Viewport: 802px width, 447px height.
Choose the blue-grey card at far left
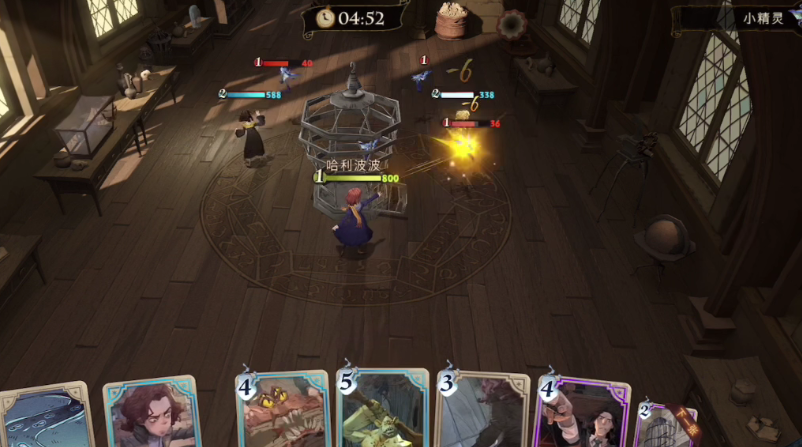[45, 417]
